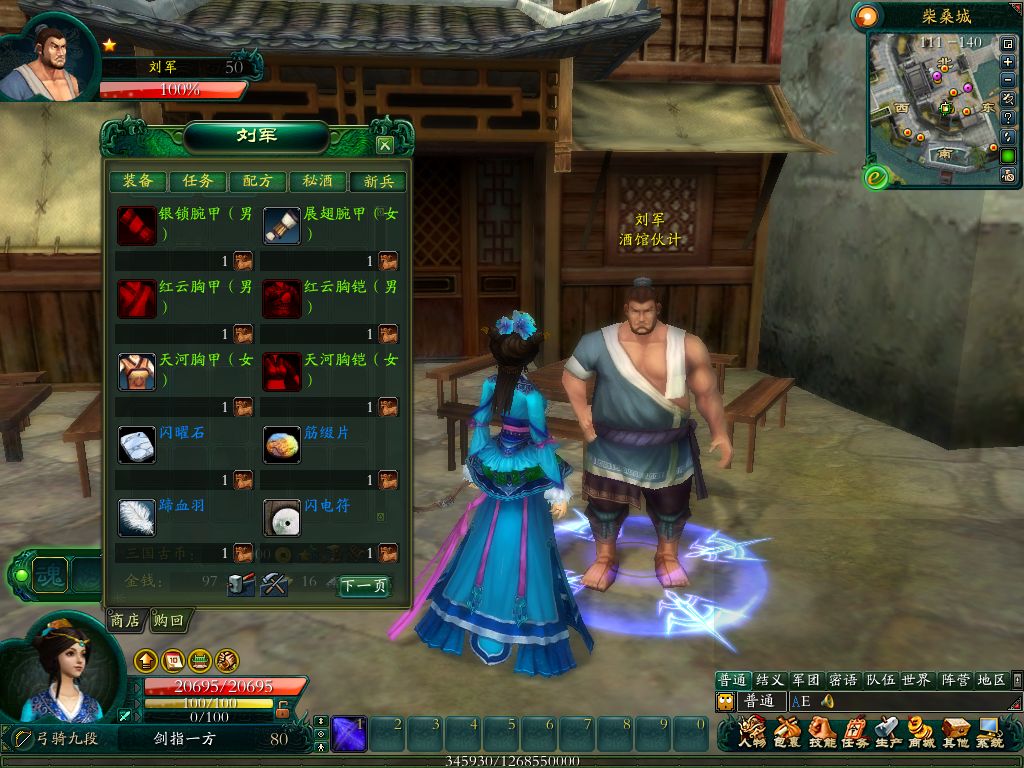Select the 秘酒 shop tab
This screenshot has height=768, width=1024.
[x=318, y=181]
